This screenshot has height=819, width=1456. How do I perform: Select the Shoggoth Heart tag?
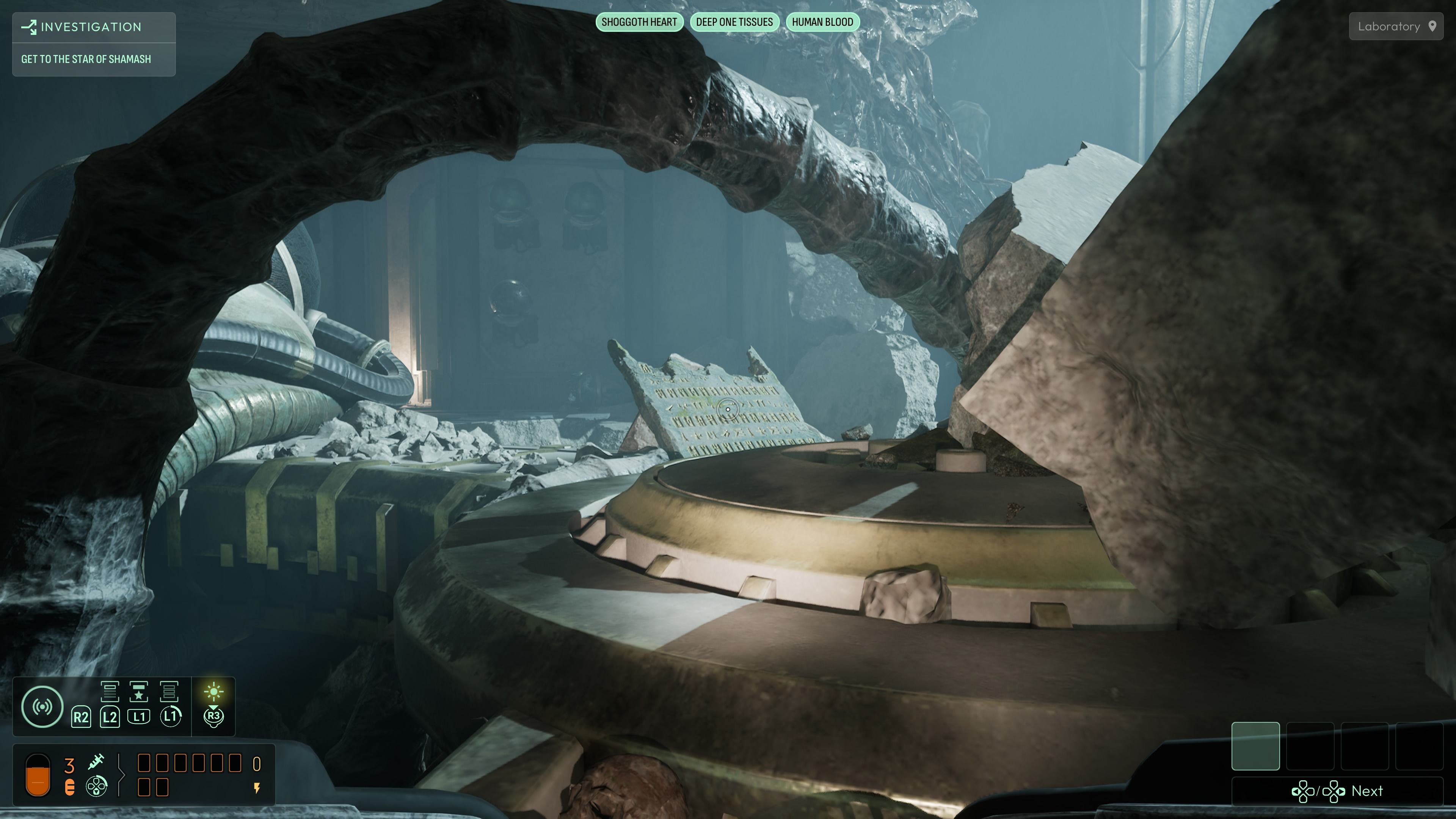click(639, 22)
